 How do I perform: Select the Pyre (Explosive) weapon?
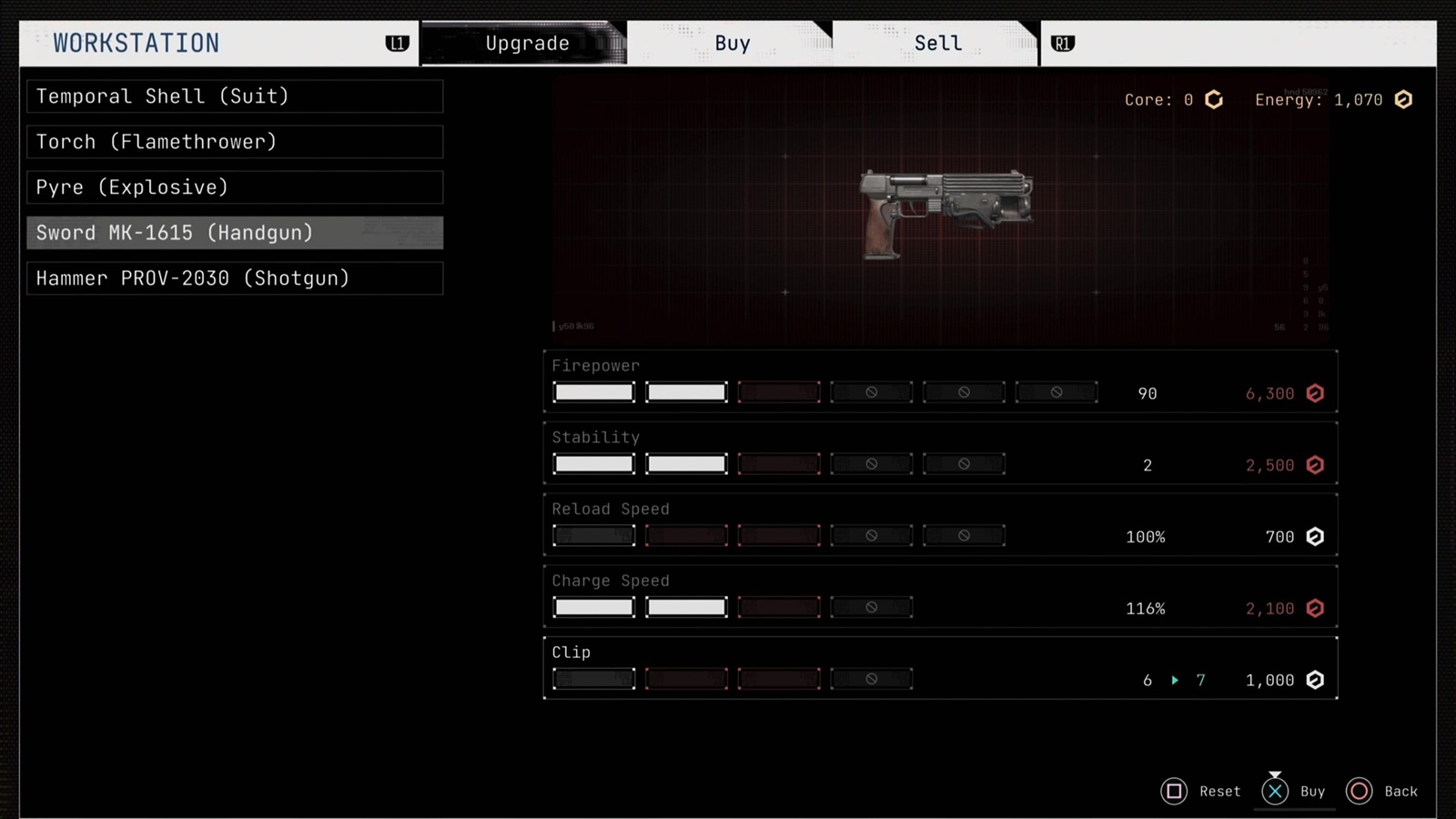click(235, 187)
